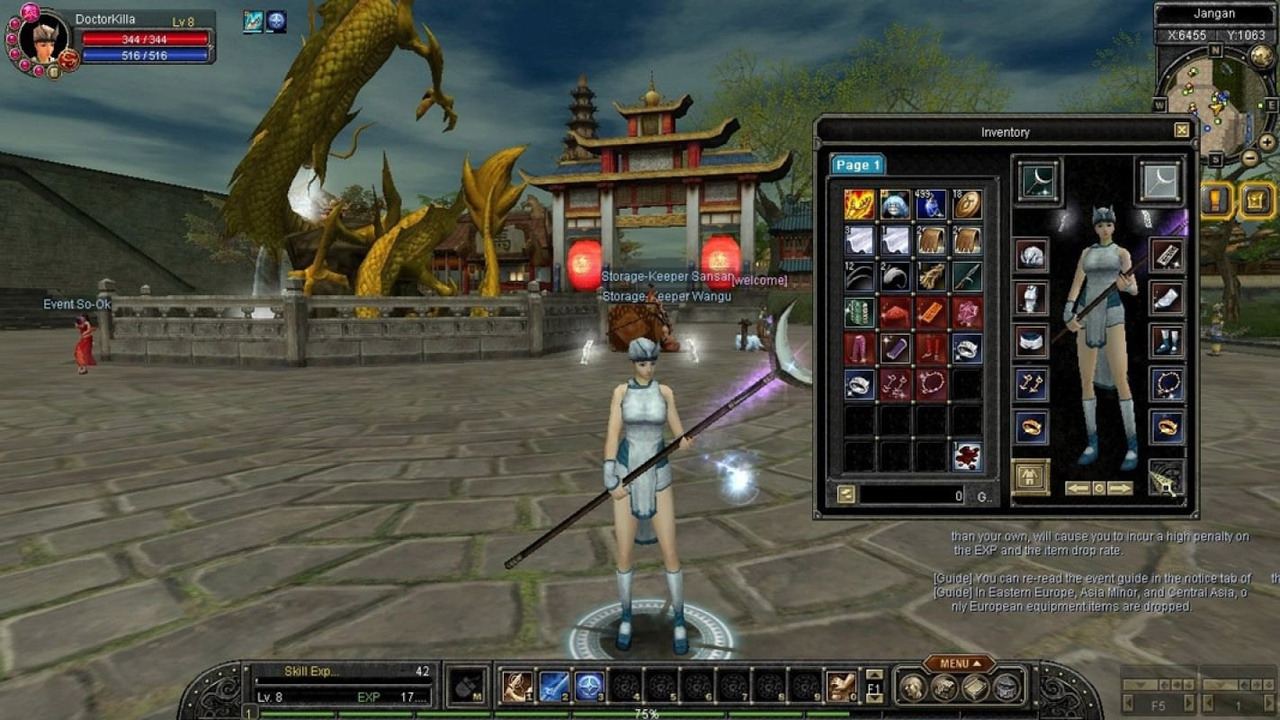The width and height of the screenshot is (1280, 720).
Task: Select the blue potion stack of 439
Action: click(931, 204)
